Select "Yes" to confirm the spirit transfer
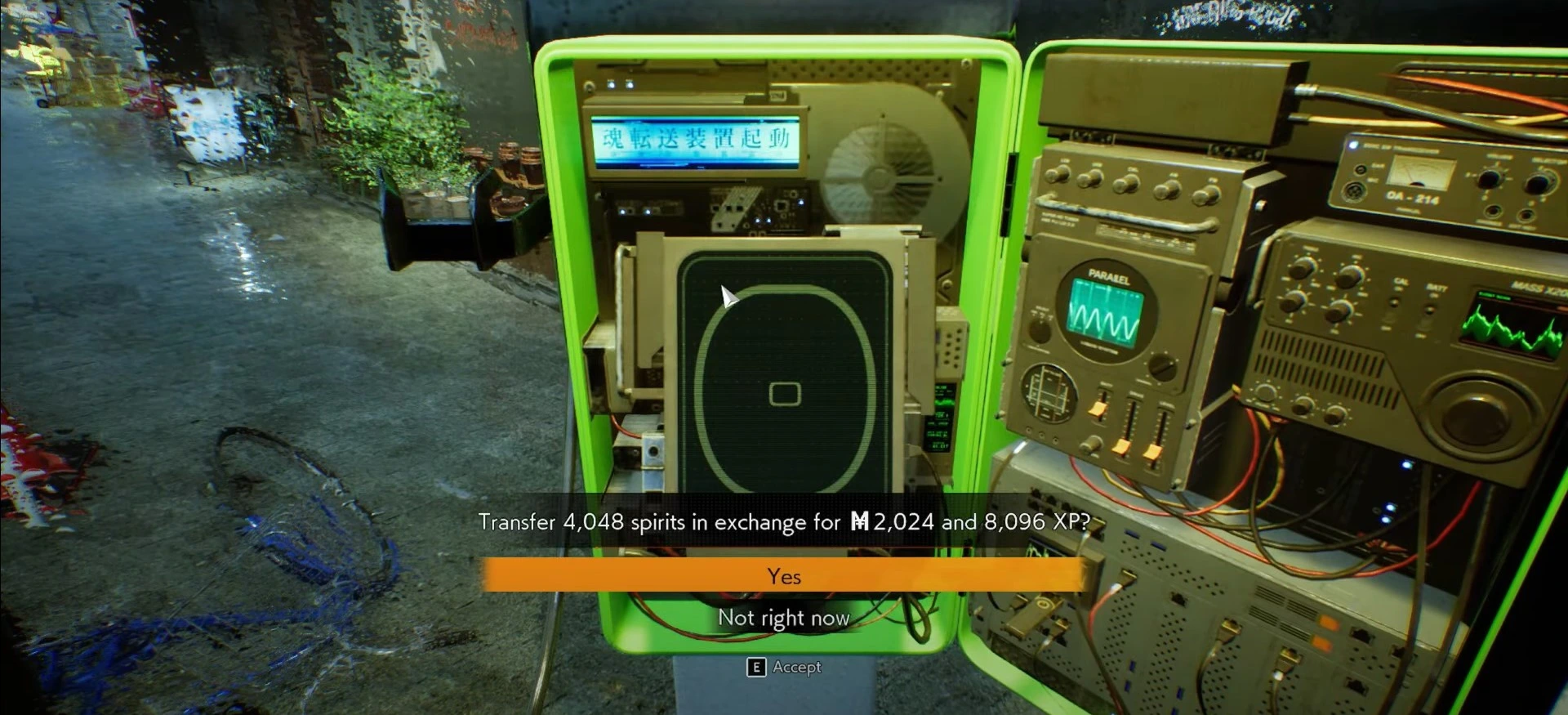 point(784,575)
